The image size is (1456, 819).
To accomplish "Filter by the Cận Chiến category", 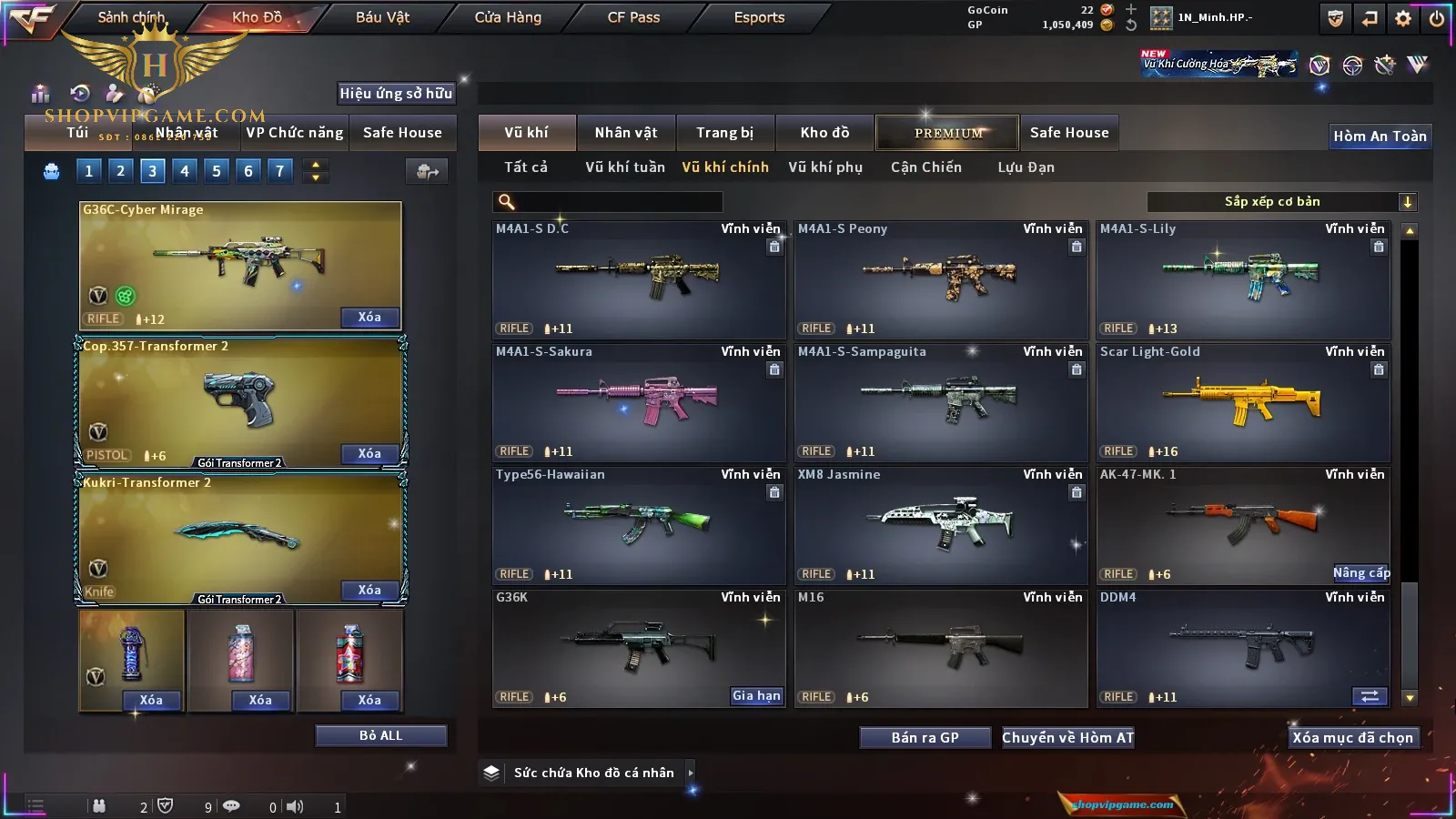I will (925, 167).
